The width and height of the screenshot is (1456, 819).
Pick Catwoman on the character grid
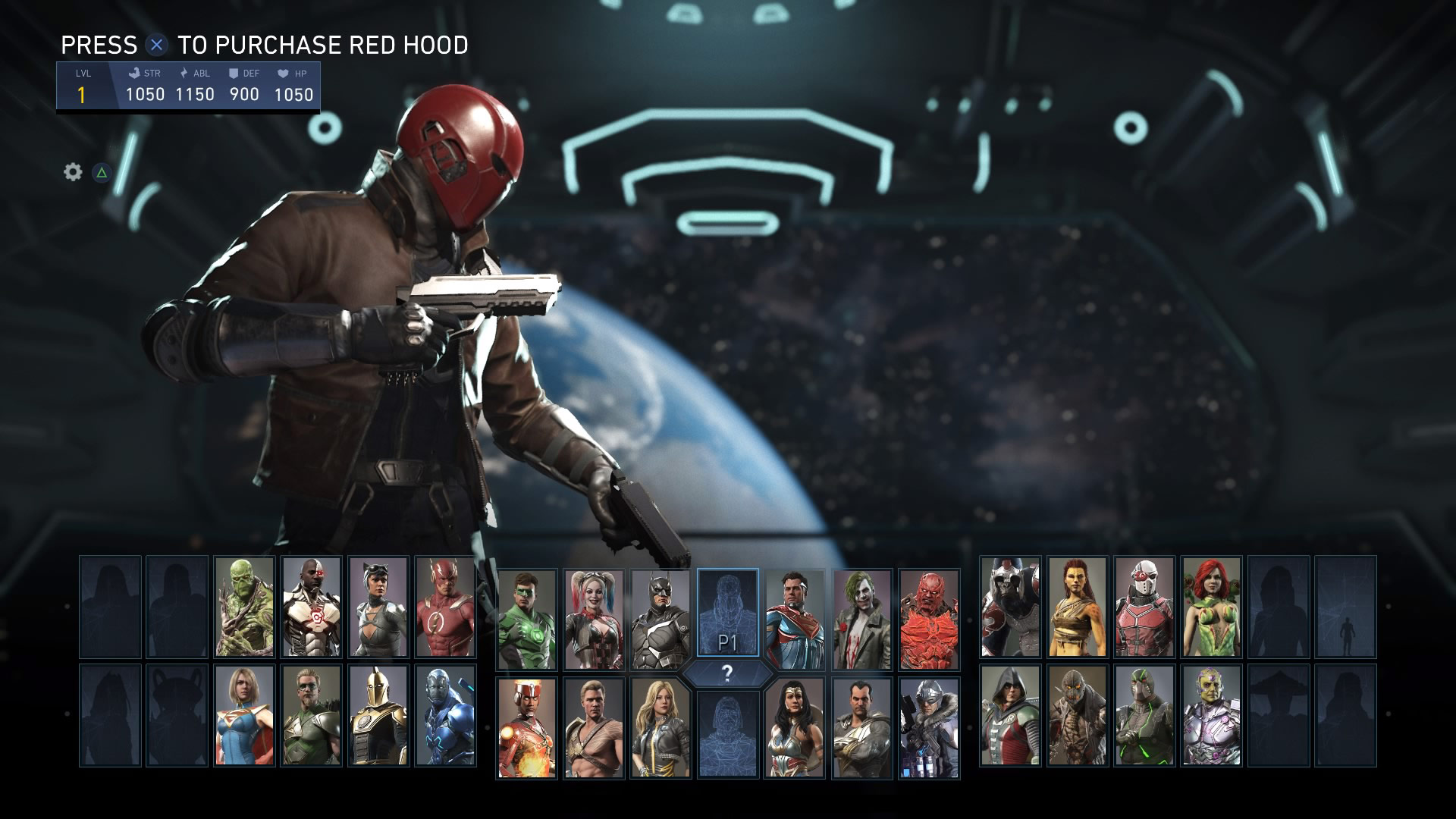[378, 607]
